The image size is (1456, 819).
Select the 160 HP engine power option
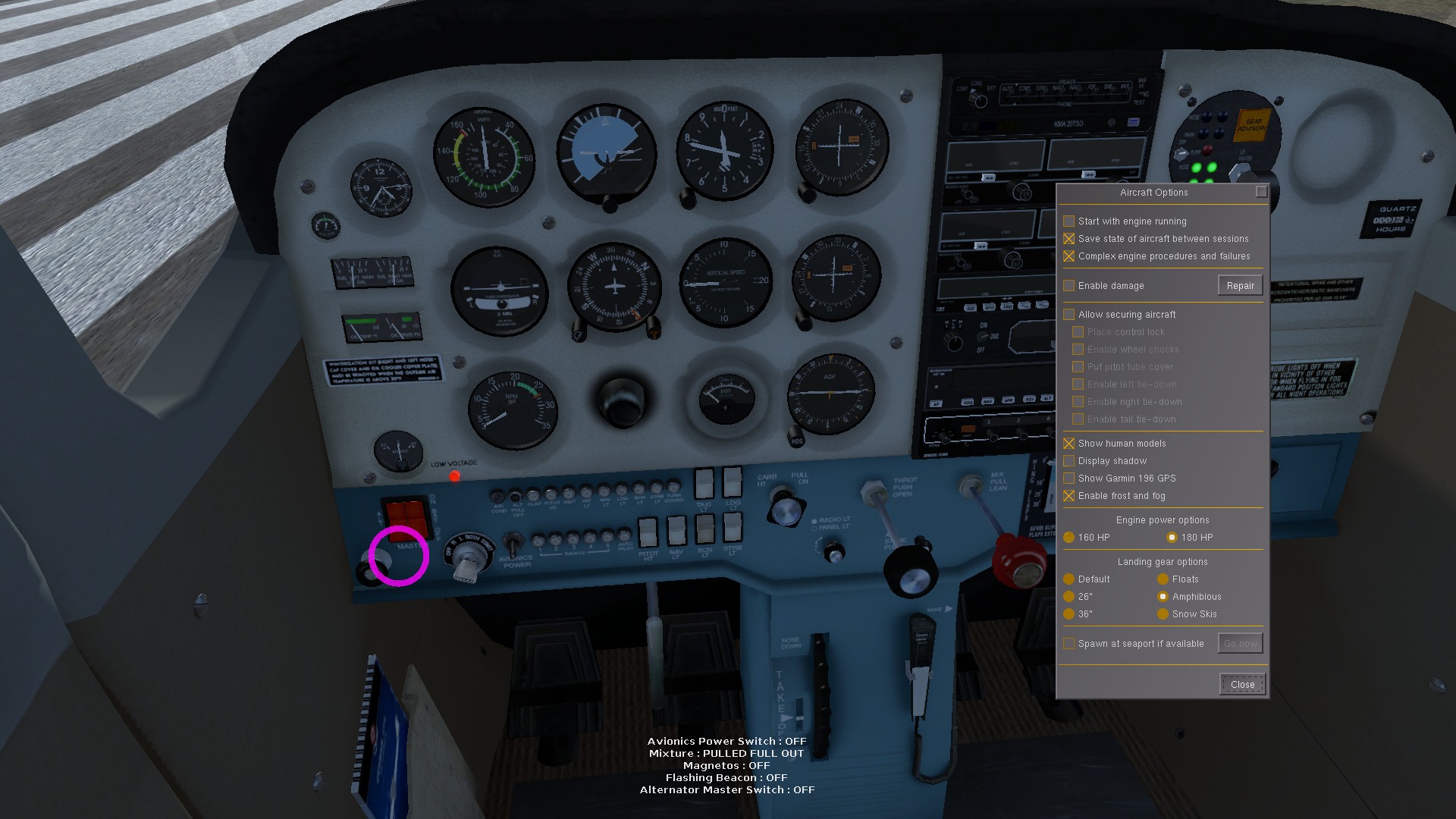click(1069, 537)
